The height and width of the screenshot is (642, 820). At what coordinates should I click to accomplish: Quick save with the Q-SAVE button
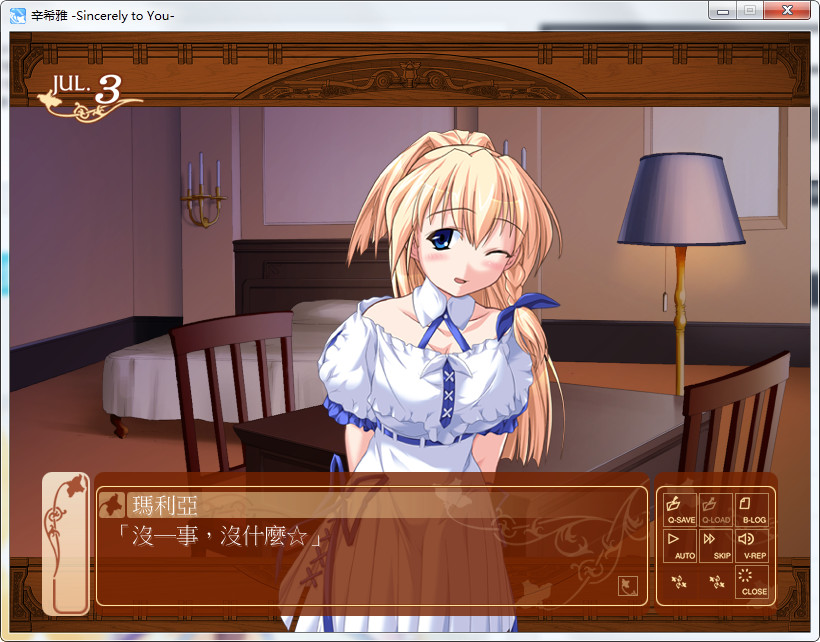pyautogui.click(x=680, y=509)
